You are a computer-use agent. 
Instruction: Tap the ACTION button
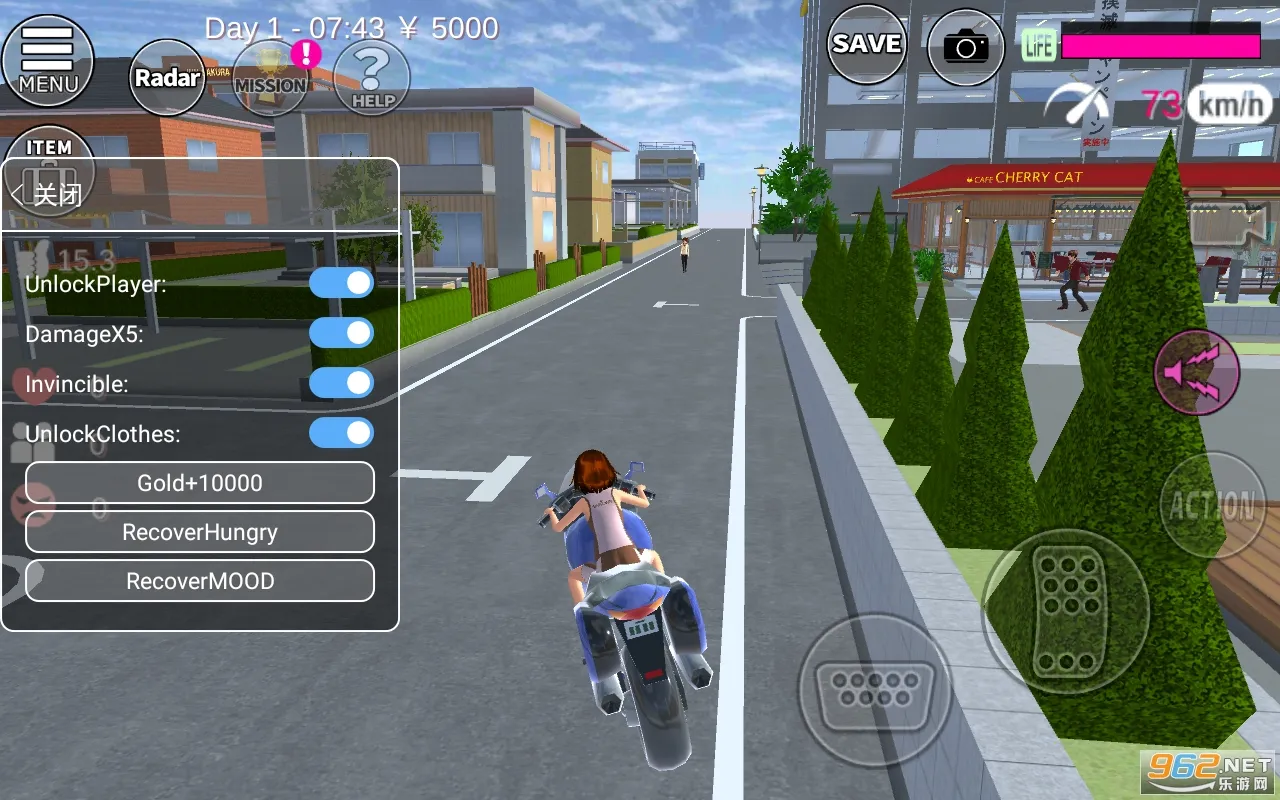[x=1212, y=505]
